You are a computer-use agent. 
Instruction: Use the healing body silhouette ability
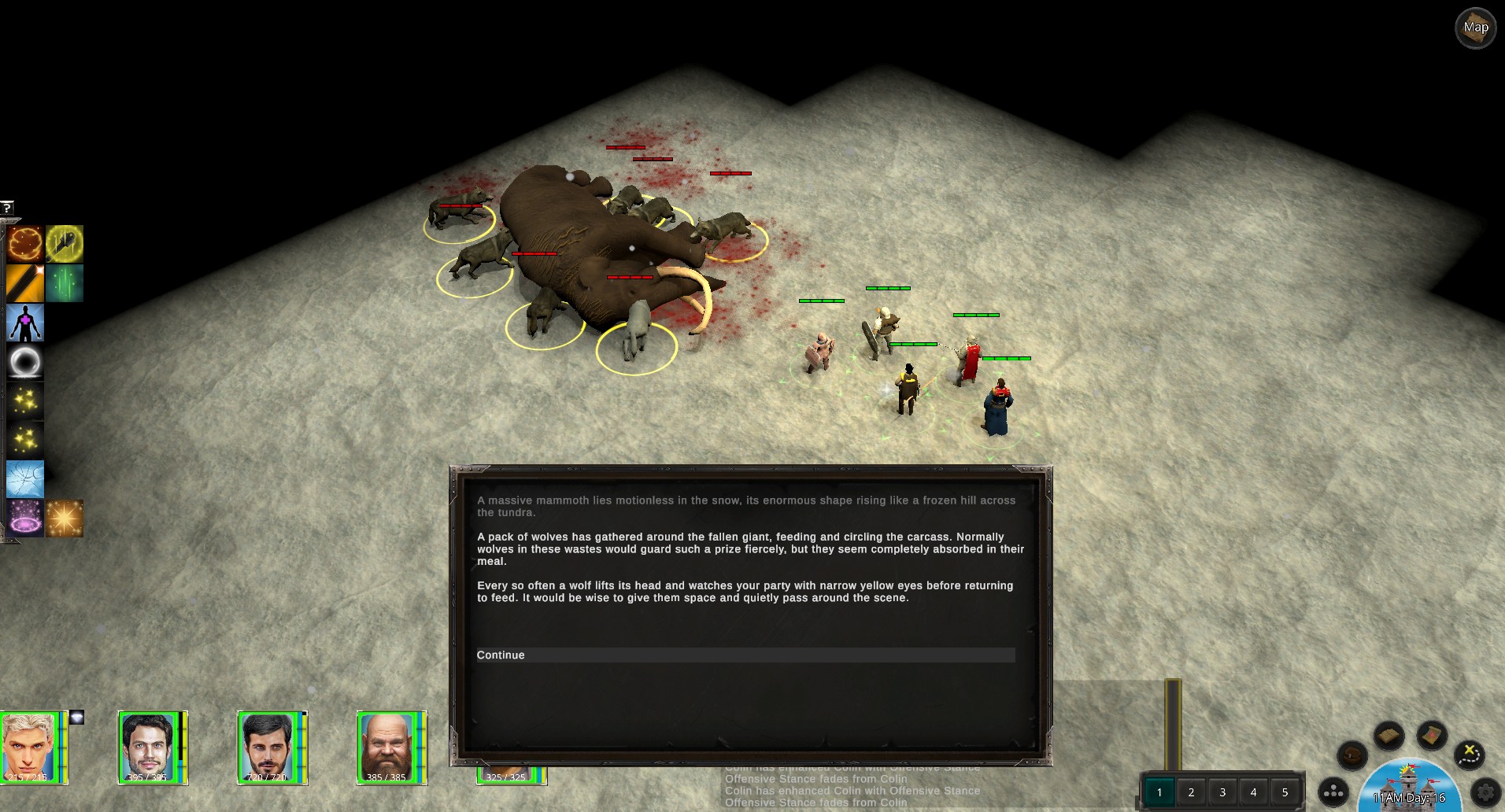pyautogui.click(x=25, y=323)
